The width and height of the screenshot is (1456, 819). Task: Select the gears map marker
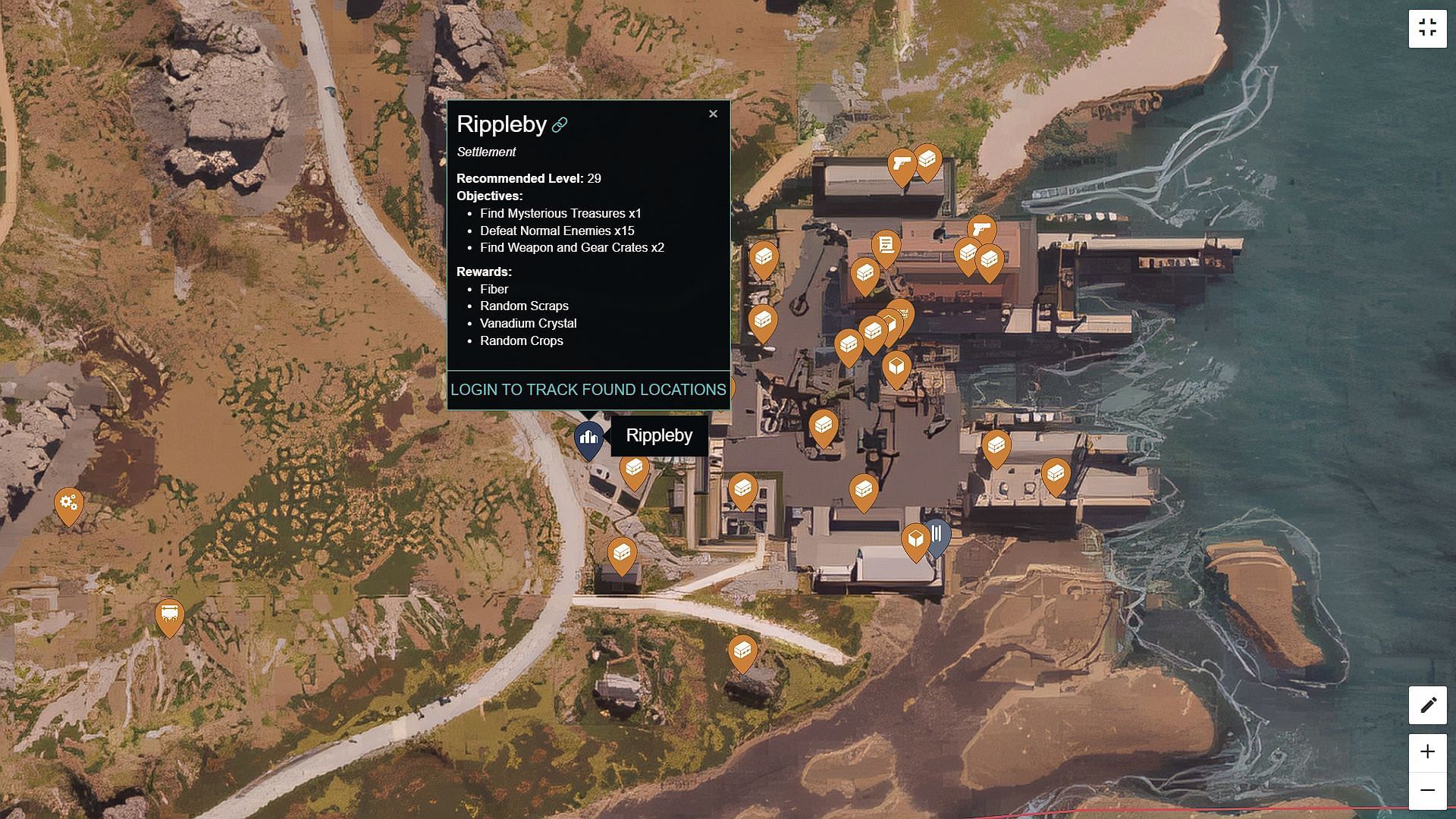pyautogui.click(x=68, y=504)
